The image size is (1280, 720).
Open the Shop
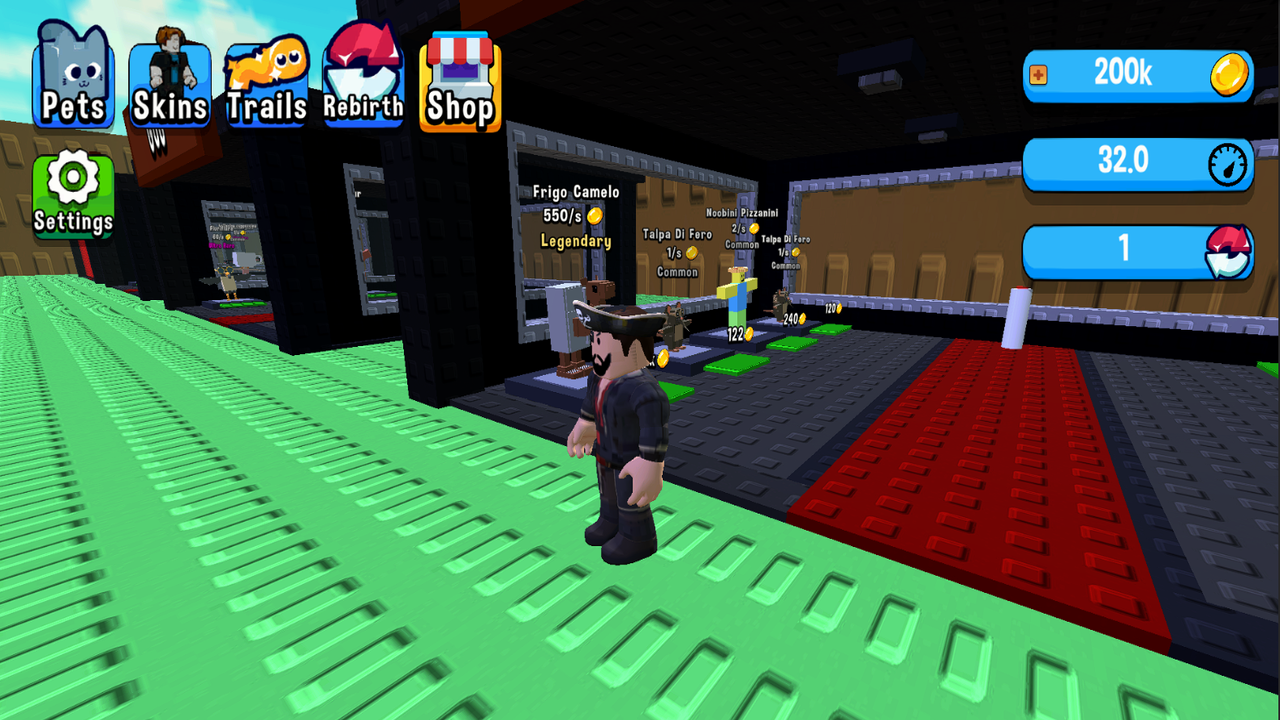point(458,70)
